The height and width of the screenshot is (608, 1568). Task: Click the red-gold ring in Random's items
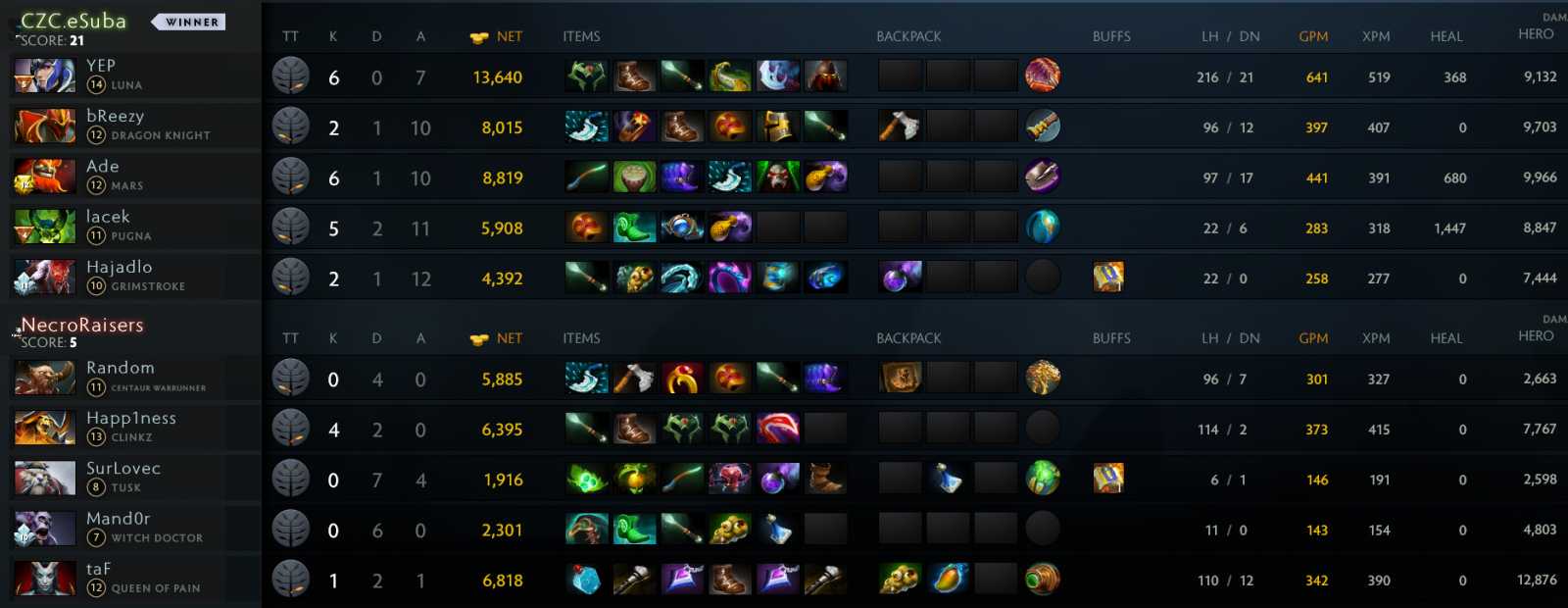coord(682,379)
